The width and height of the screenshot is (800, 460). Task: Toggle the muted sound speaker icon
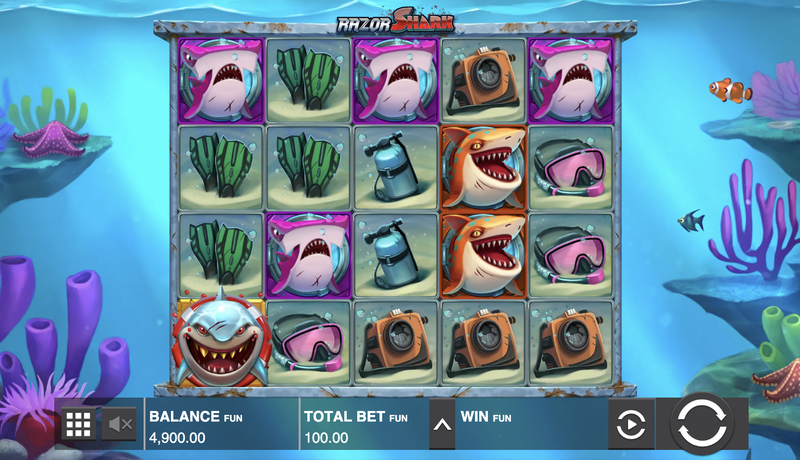tap(121, 425)
